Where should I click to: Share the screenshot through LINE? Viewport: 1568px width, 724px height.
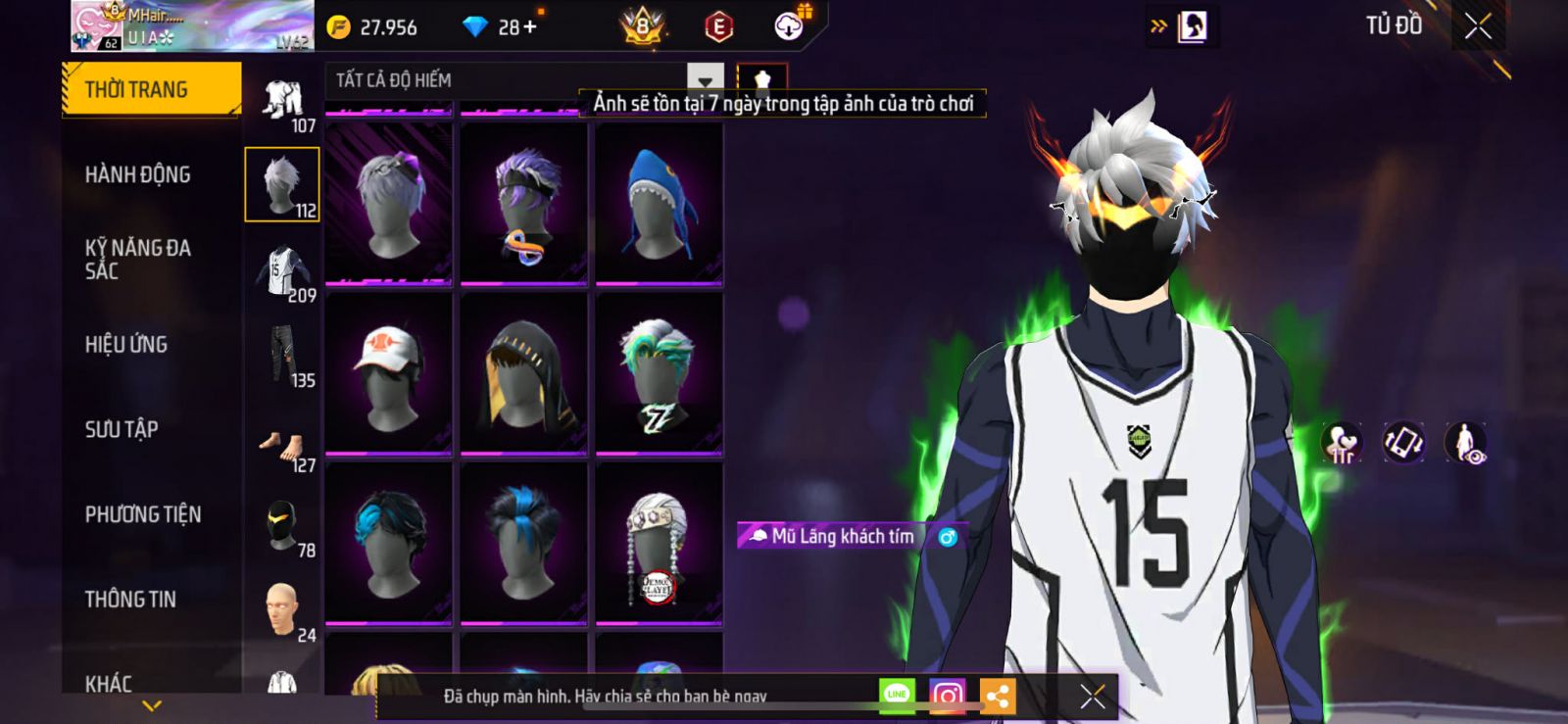[897, 696]
